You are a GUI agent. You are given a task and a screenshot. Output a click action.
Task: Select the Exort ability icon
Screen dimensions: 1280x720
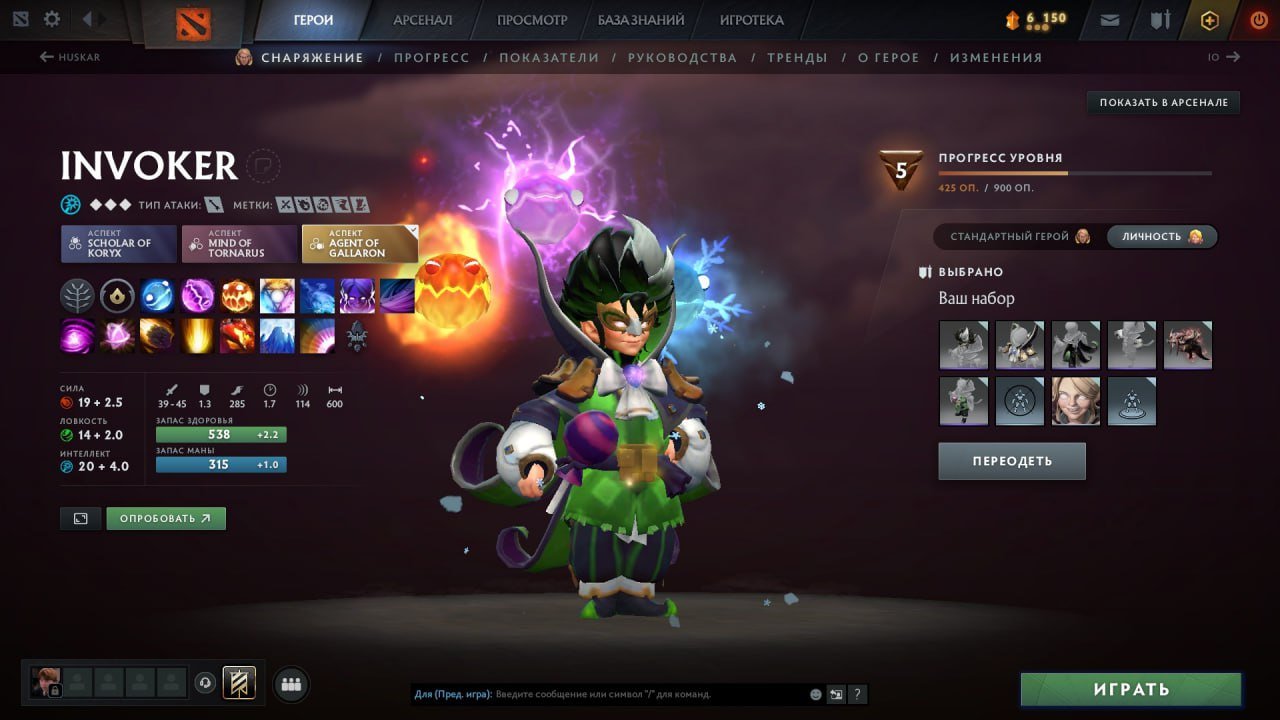[238, 295]
